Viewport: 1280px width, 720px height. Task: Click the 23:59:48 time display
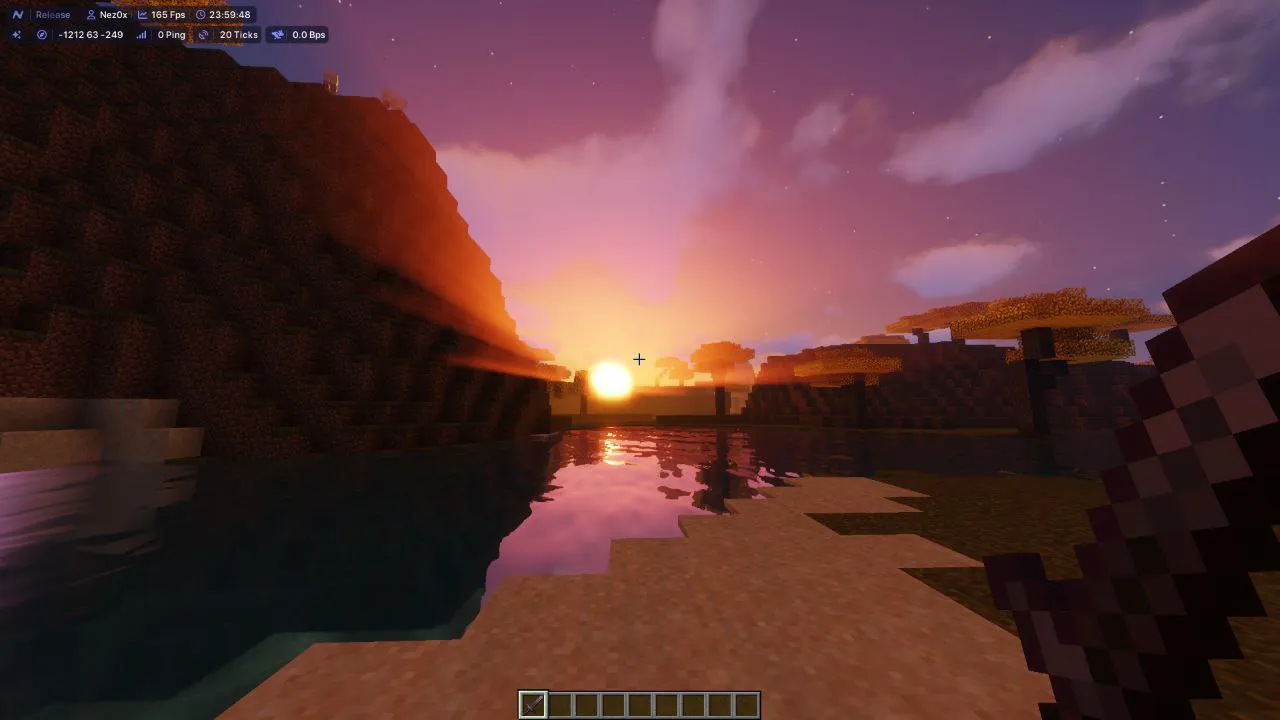230,15
